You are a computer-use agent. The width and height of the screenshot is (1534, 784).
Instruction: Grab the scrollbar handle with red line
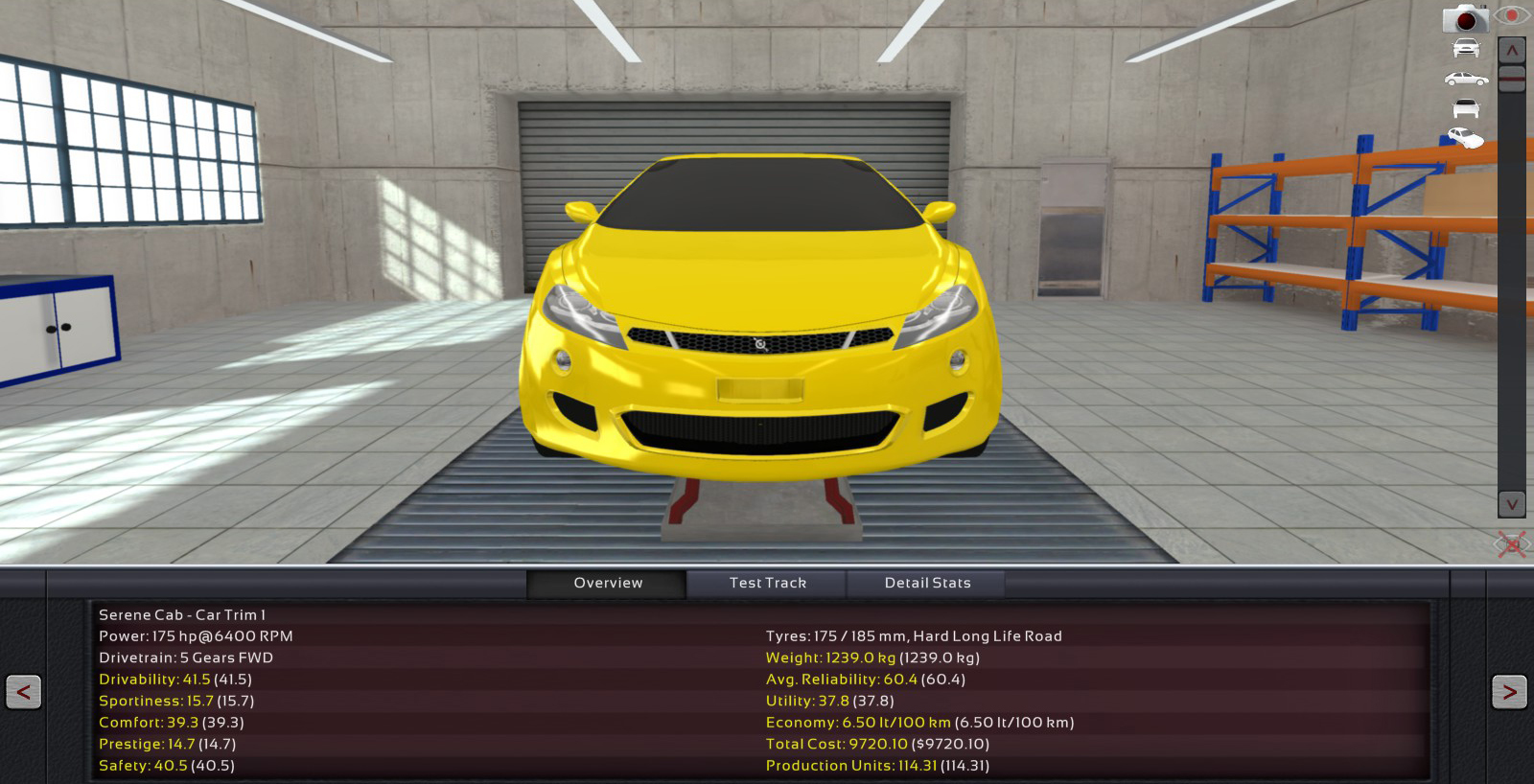[x=1512, y=78]
